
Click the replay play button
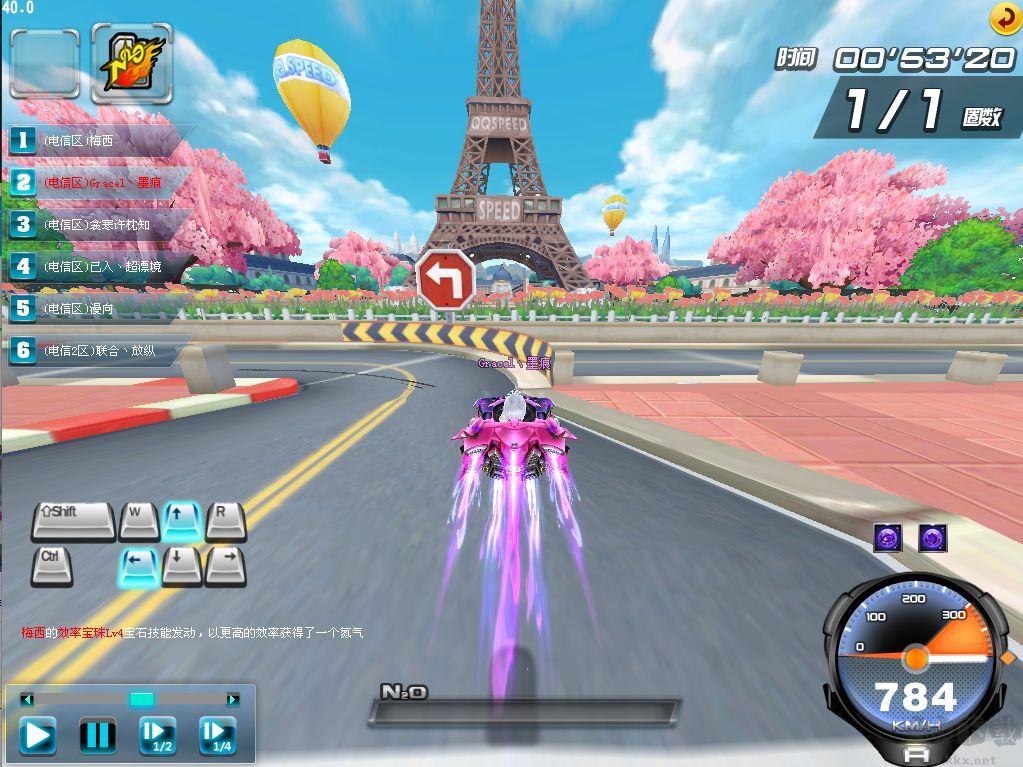coord(38,736)
